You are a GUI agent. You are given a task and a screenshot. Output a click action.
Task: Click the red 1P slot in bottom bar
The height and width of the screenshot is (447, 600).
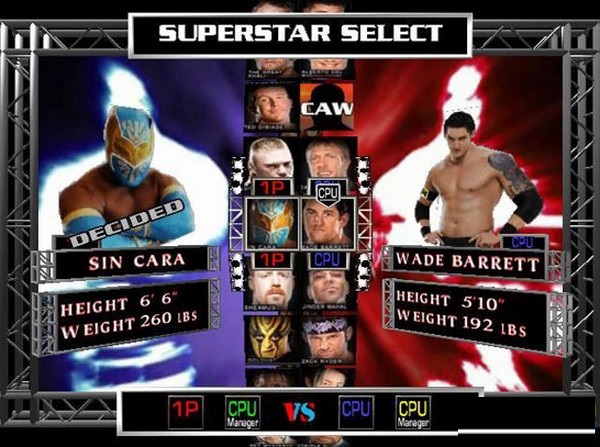(x=180, y=411)
